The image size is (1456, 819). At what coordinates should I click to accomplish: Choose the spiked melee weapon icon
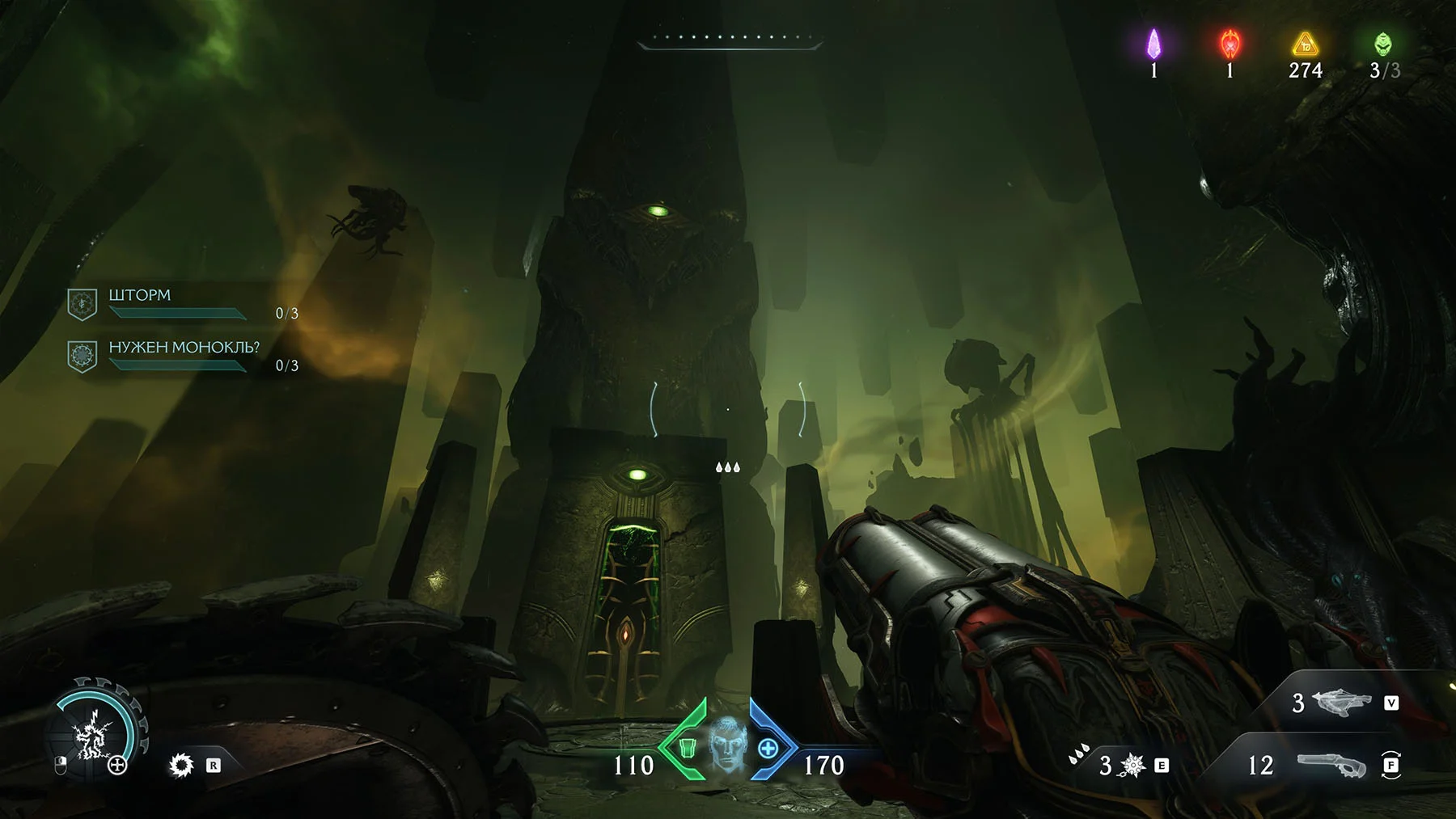coord(1132,765)
